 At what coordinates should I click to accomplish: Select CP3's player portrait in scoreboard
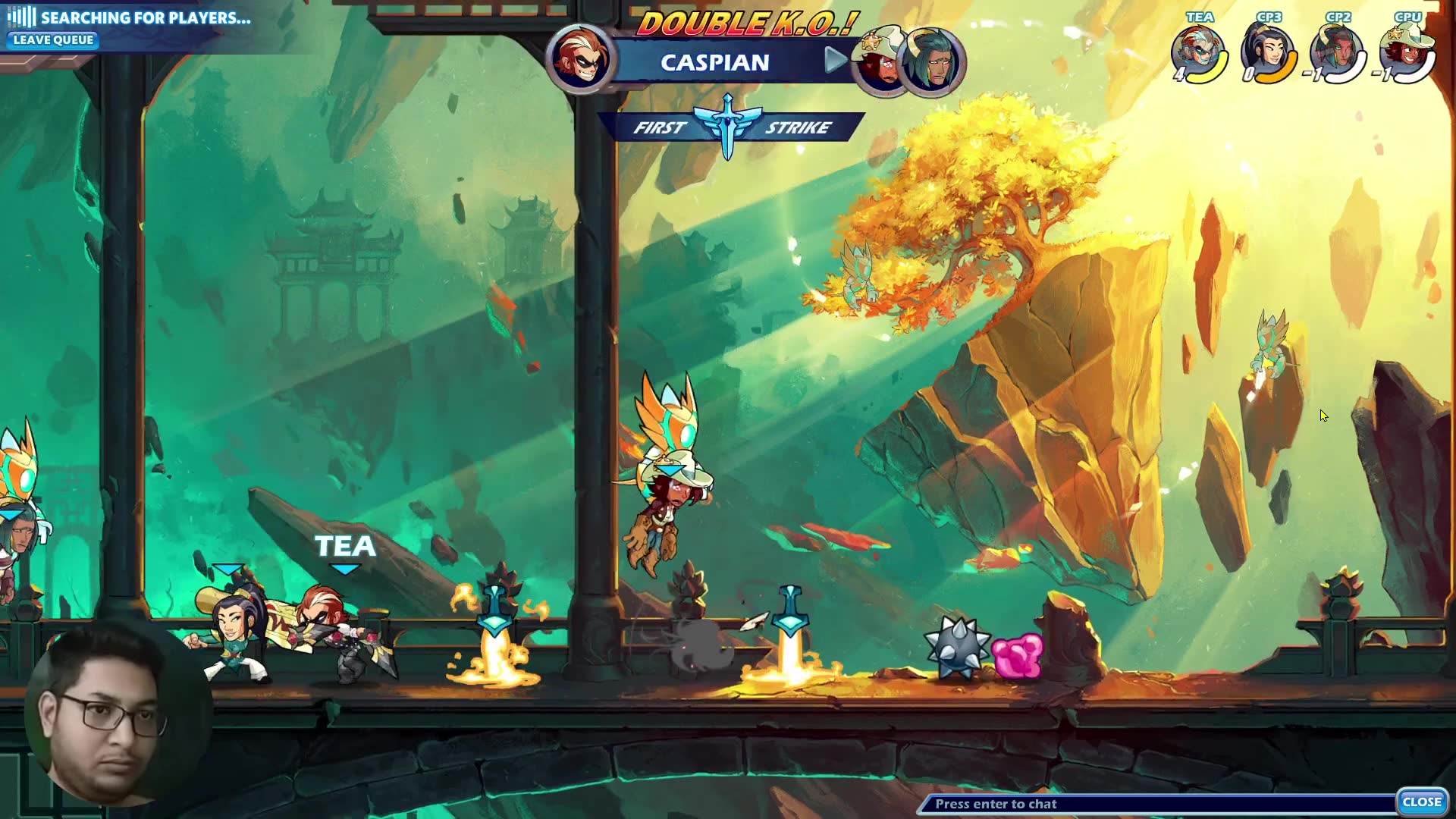[1266, 52]
